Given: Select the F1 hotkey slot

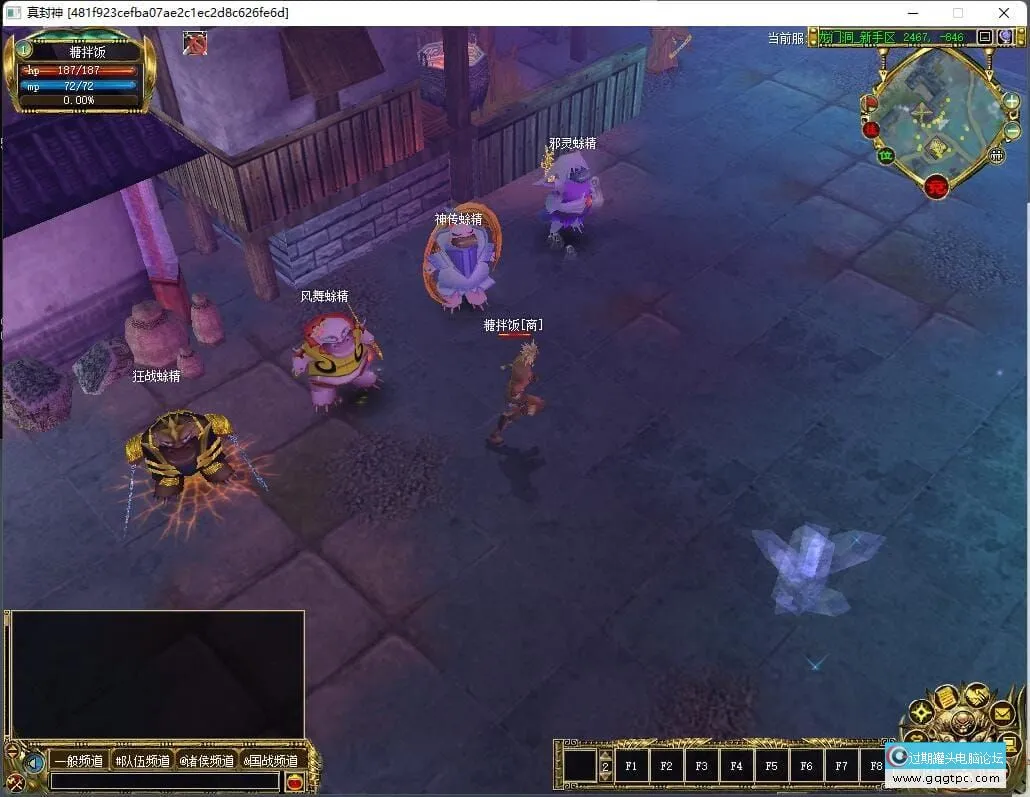Looking at the screenshot, I should tap(631, 766).
